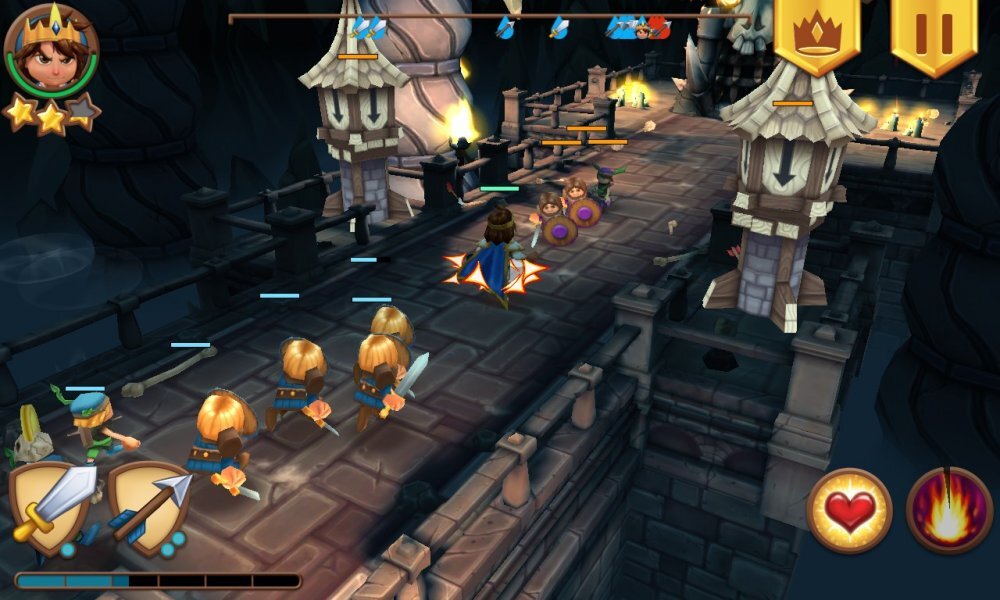Pause the game with the pause banner
This screenshot has height=600, width=1000.
934,33
